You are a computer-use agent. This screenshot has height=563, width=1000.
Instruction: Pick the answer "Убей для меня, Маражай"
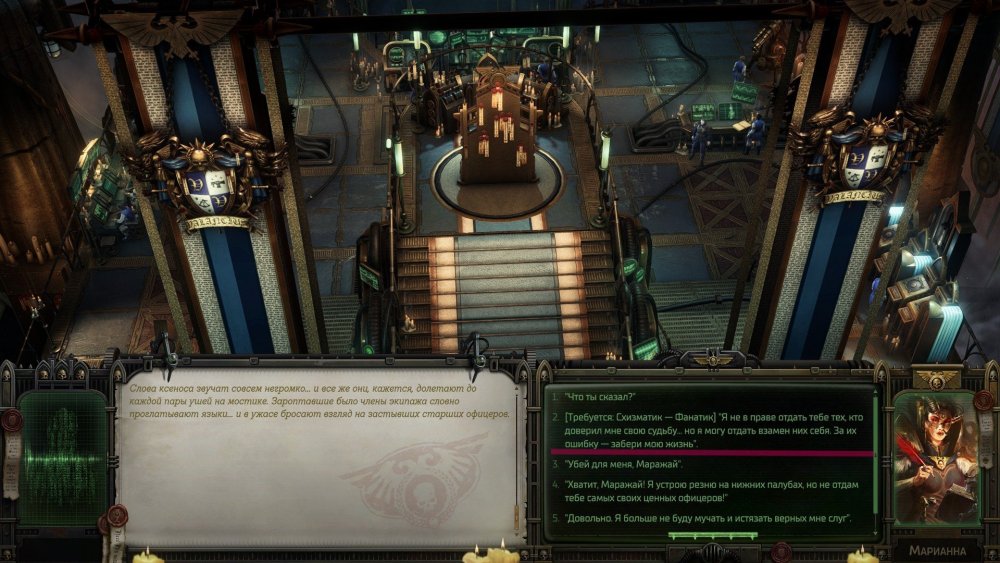point(624,464)
